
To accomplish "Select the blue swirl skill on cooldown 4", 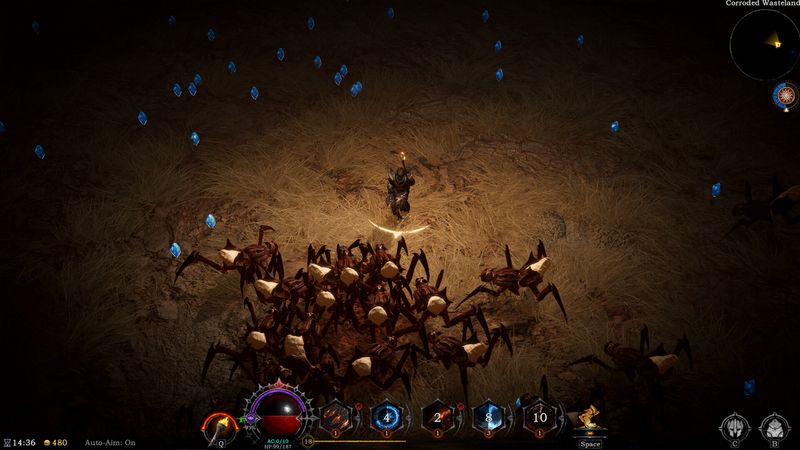I will click(x=387, y=417).
